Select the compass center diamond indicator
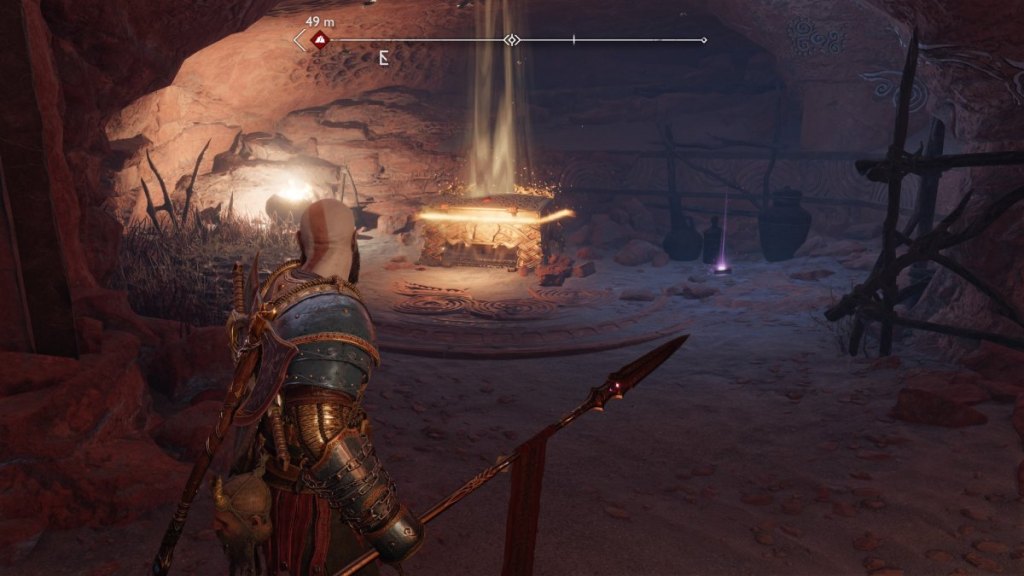This screenshot has width=1024, height=576. click(512, 40)
